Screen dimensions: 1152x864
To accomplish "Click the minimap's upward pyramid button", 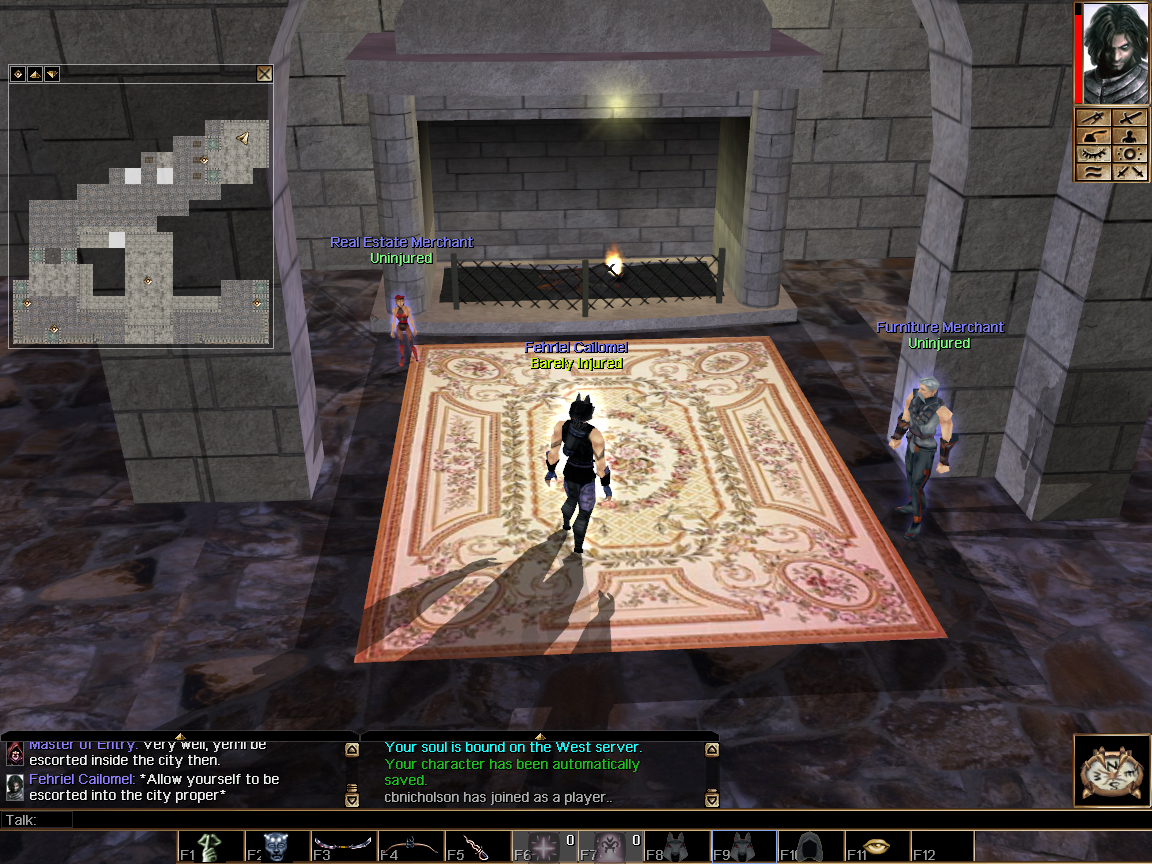I will (33, 73).
